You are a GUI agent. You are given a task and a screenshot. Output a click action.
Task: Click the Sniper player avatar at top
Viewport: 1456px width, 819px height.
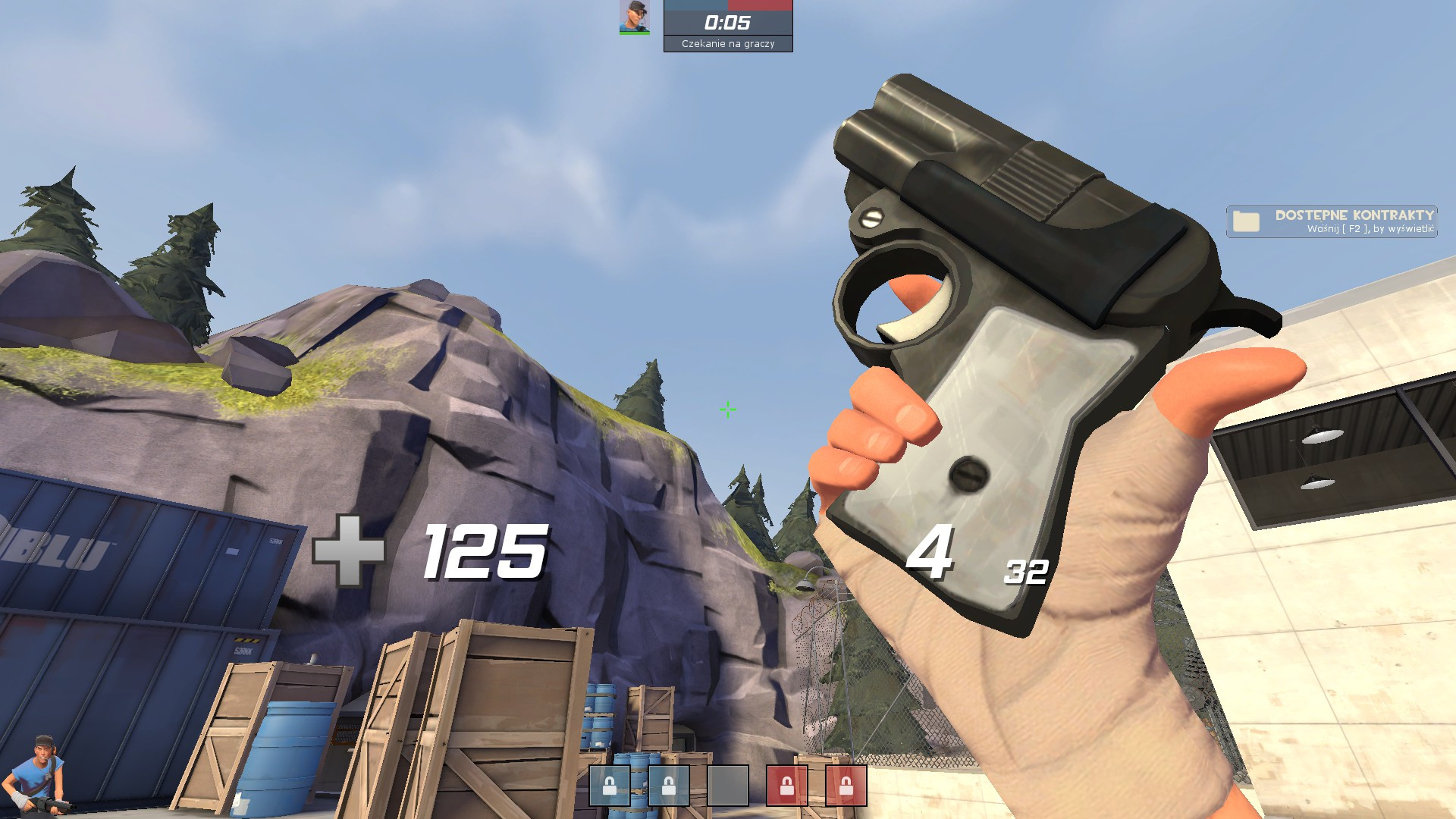point(635,19)
